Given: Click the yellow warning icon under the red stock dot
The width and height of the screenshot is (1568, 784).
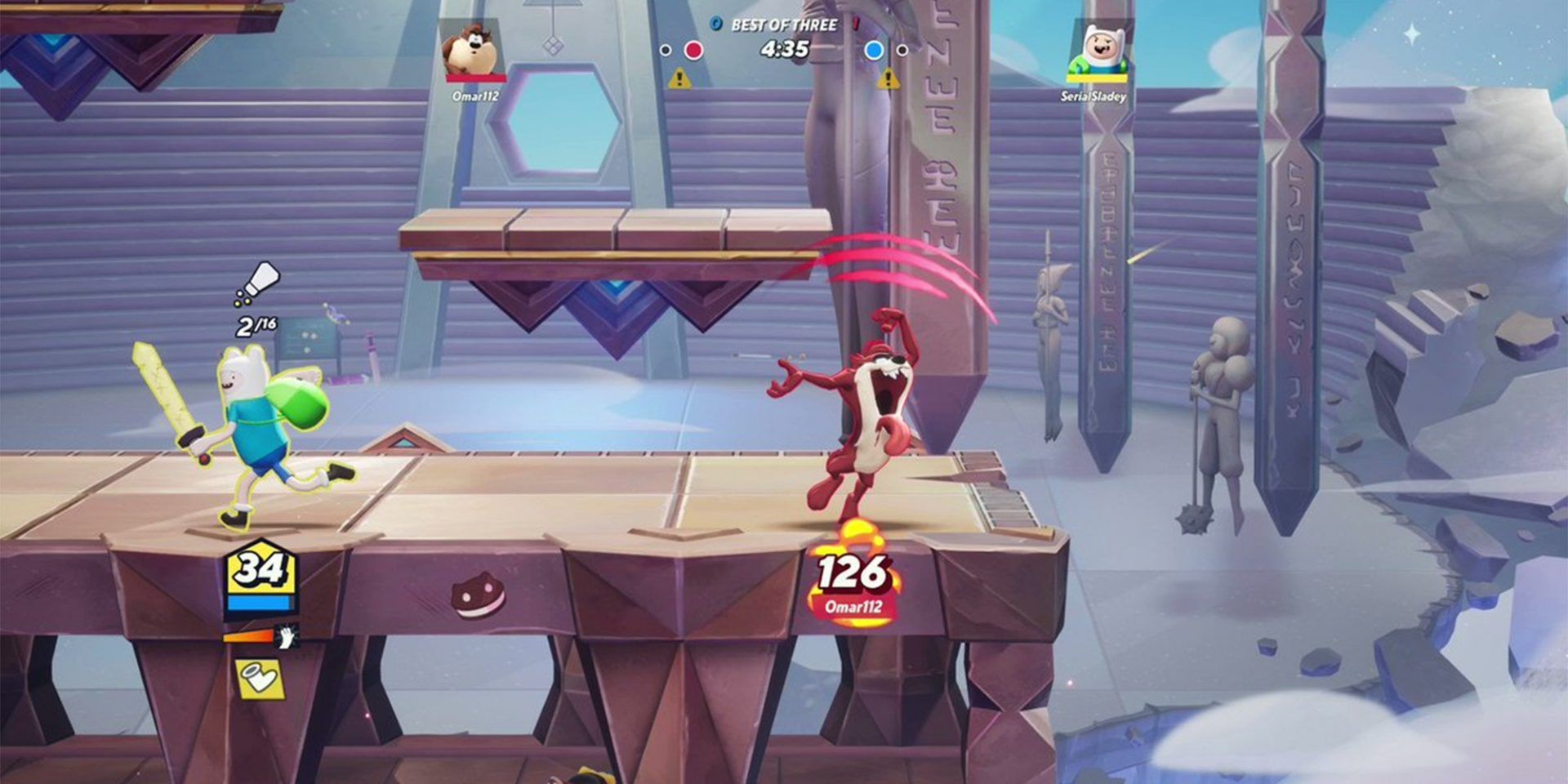Looking at the screenshot, I should click(678, 79).
